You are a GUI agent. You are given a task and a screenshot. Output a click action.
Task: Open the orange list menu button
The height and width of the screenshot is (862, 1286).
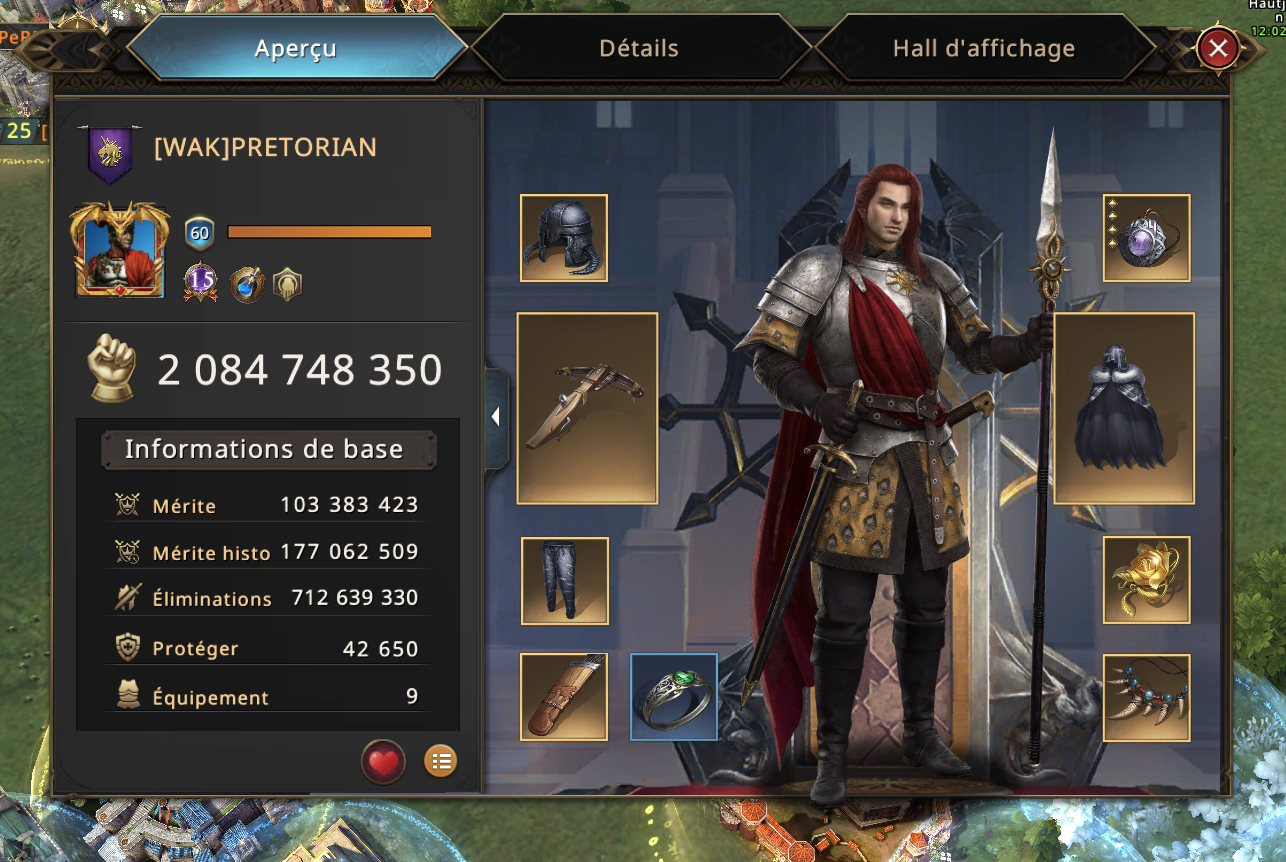pyautogui.click(x=440, y=762)
